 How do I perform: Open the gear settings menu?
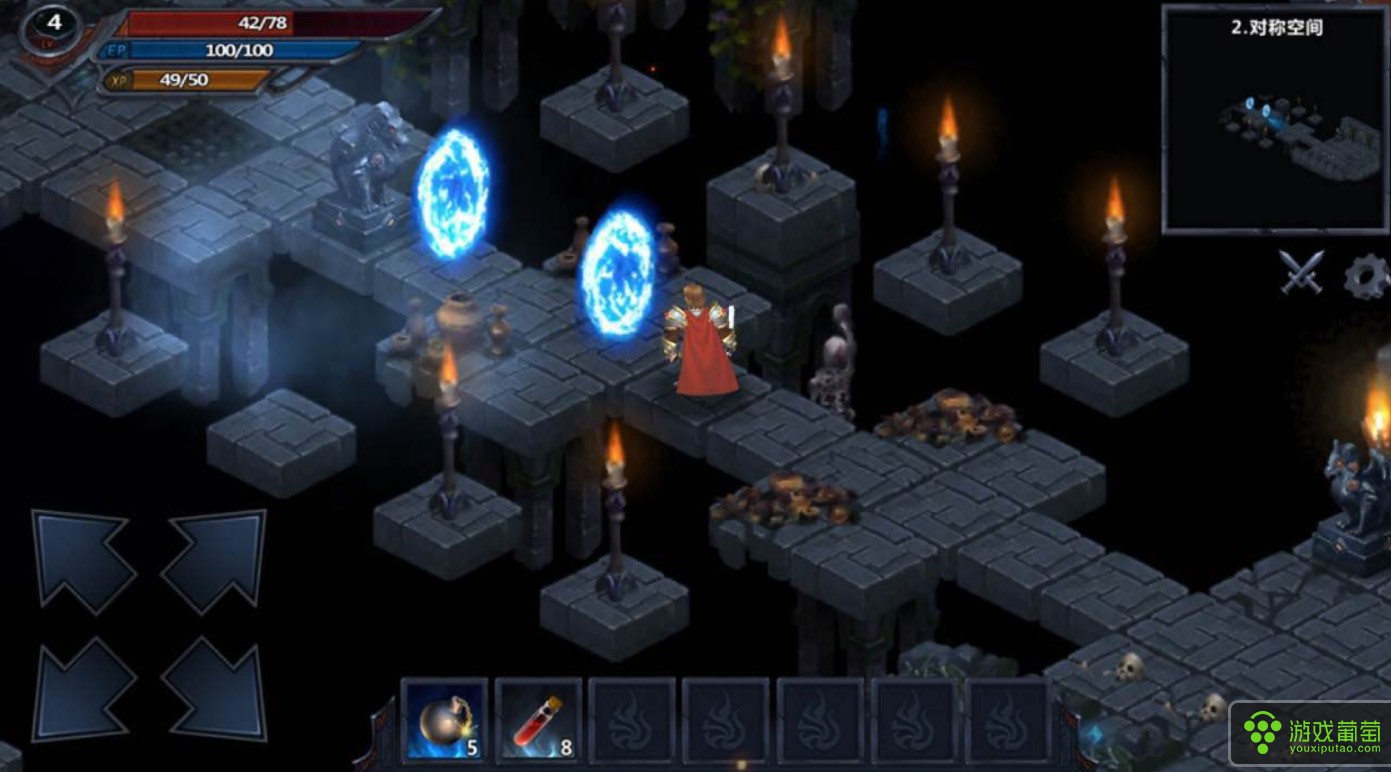(1366, 276)
